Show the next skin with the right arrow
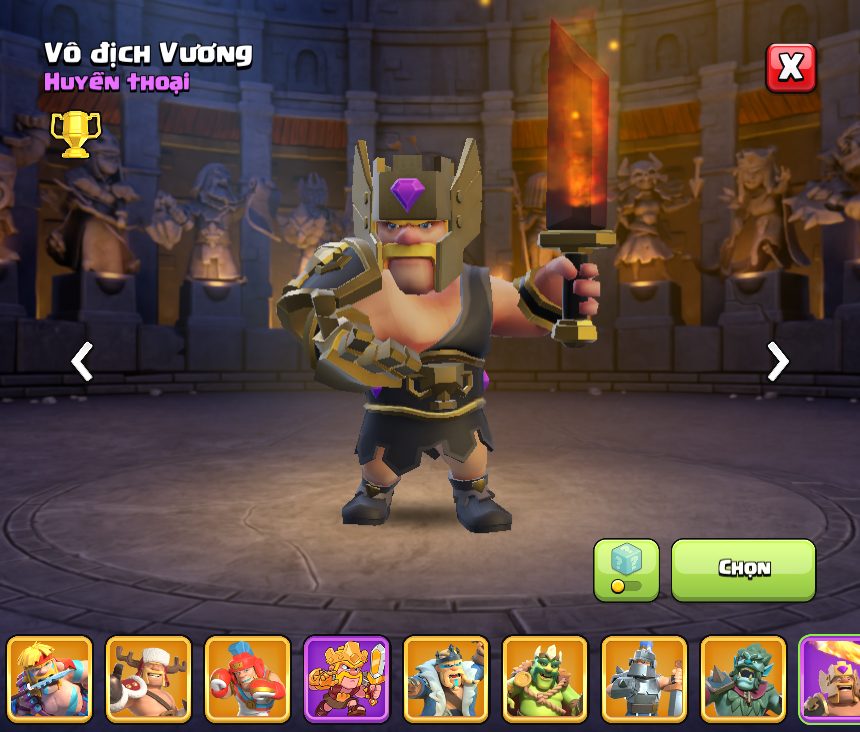The image size is (860, 732). (777, 361)
